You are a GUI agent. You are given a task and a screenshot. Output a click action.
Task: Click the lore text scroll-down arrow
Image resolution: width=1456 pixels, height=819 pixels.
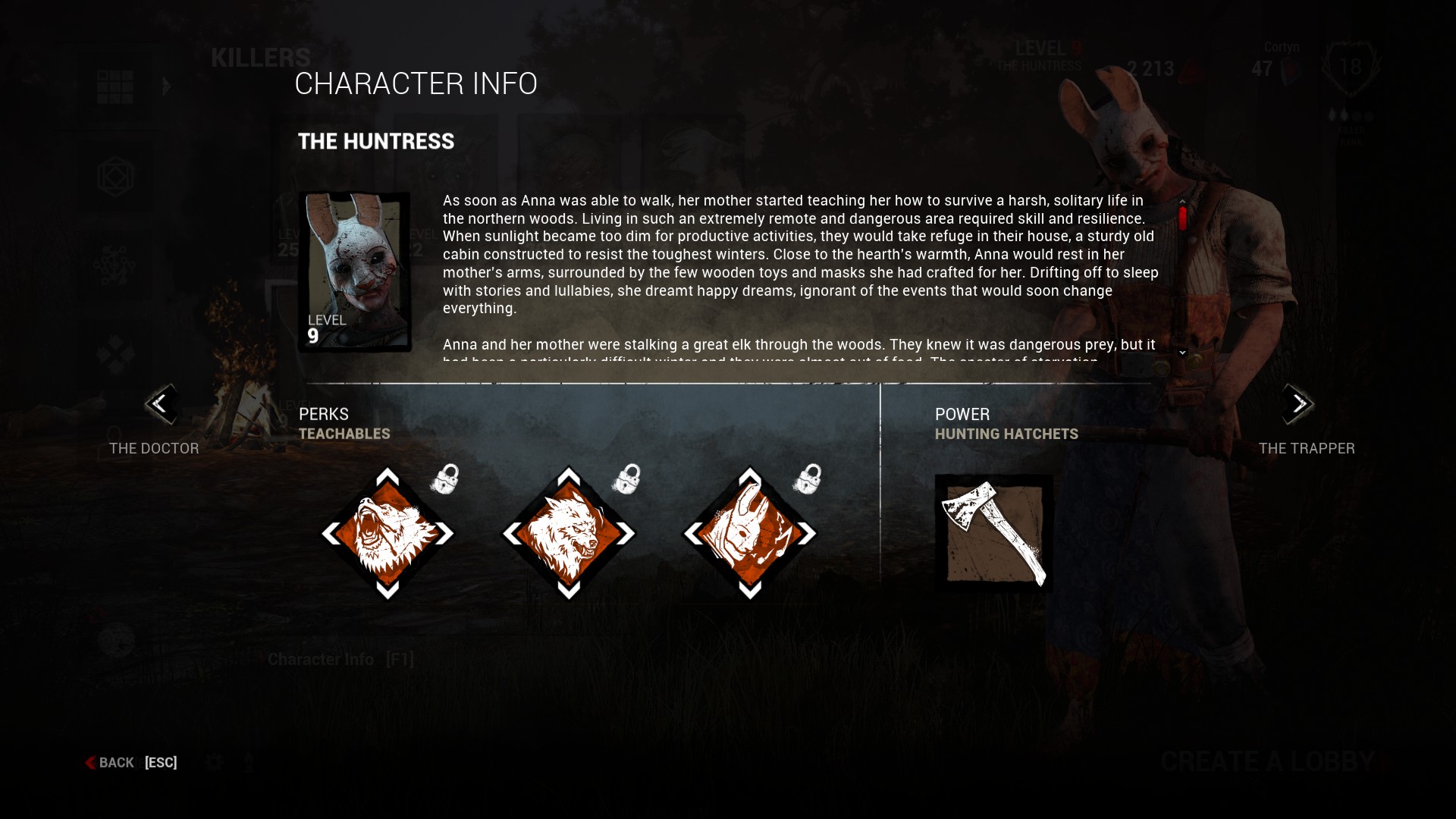point(1182,353)
